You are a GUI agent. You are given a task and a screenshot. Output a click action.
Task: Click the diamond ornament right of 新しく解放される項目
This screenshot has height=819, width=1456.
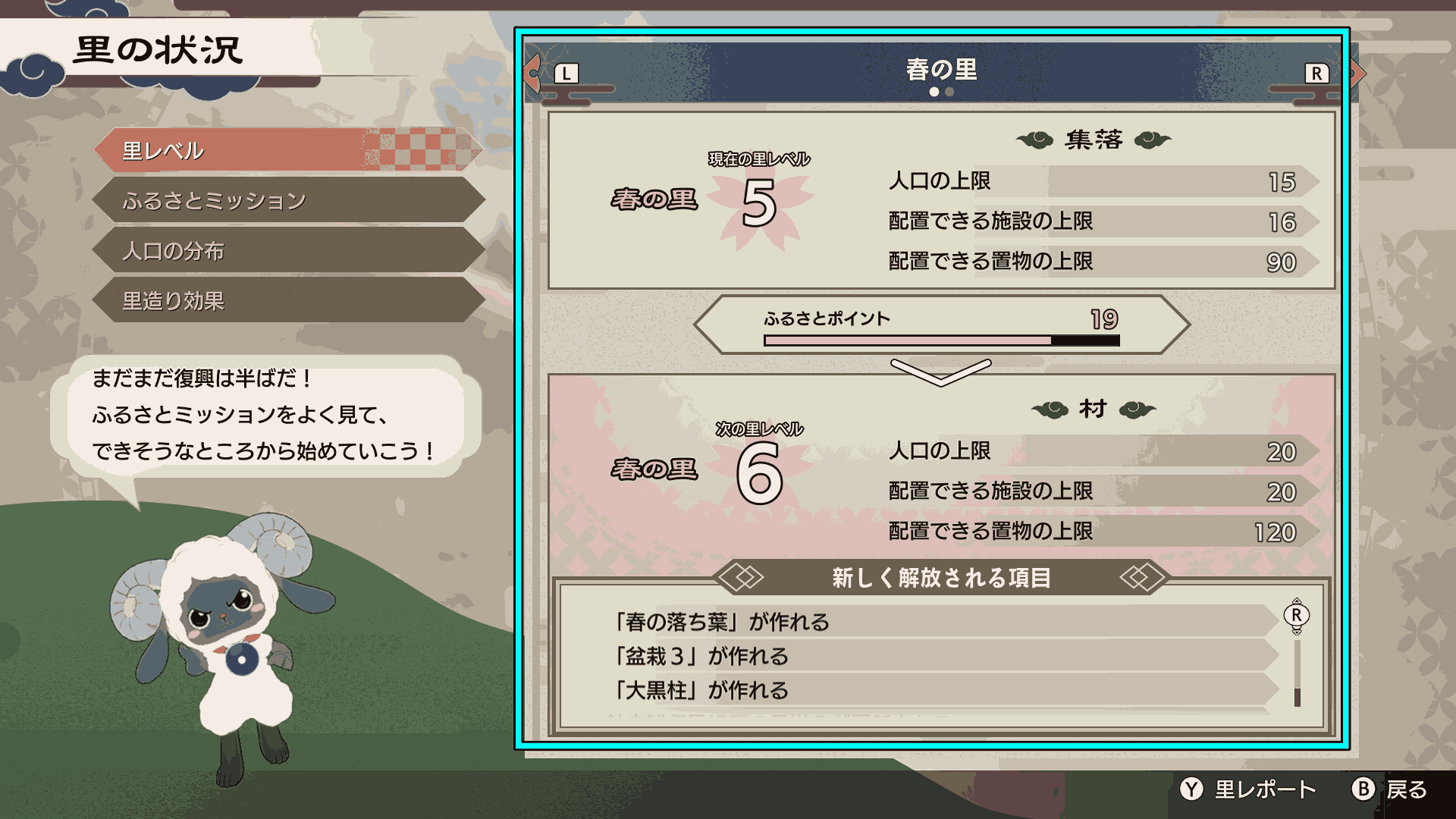pos(1142,577)
